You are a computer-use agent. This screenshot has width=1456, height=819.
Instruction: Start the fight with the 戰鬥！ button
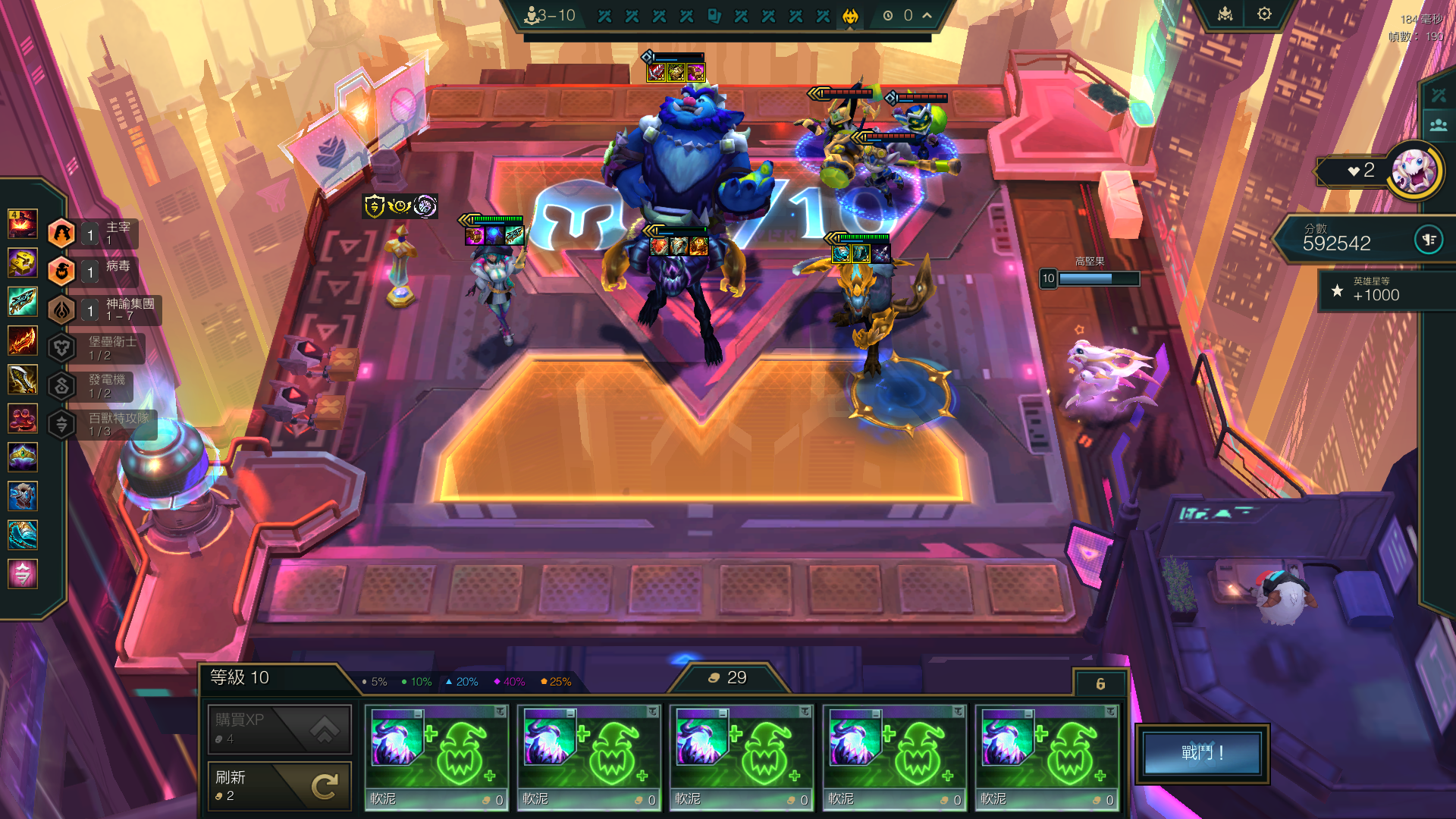(x=1202, y=753)
